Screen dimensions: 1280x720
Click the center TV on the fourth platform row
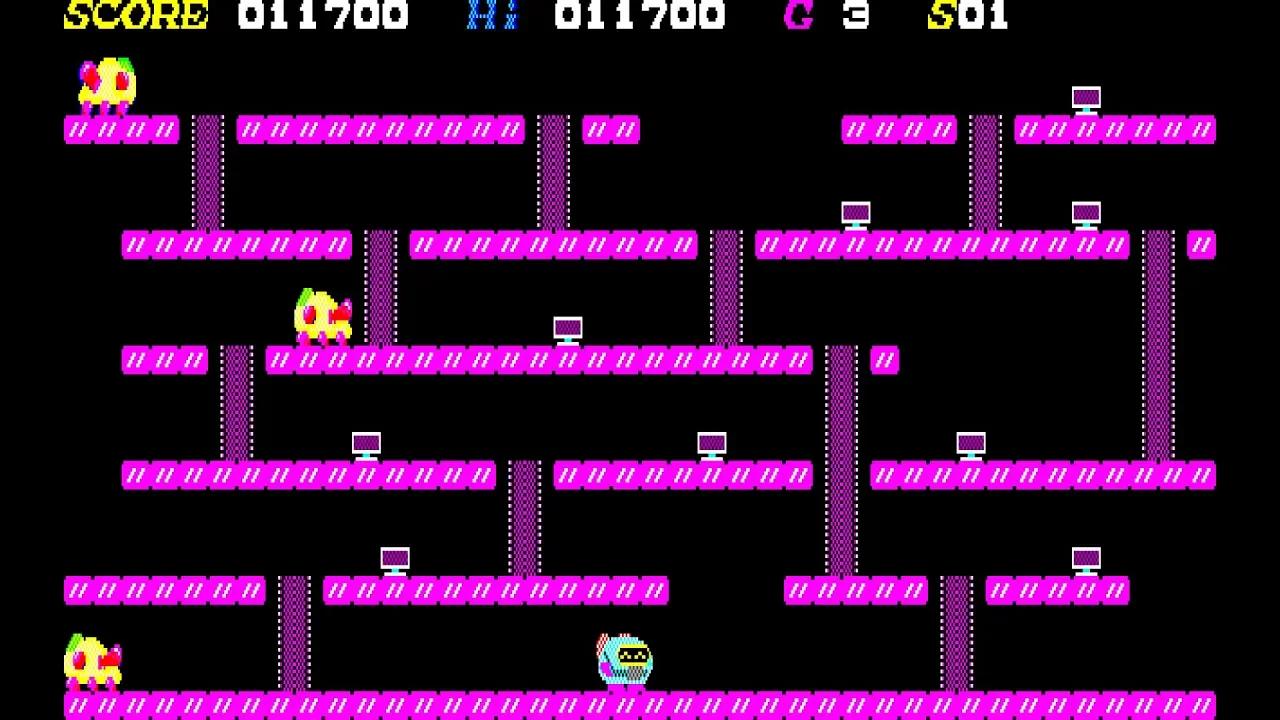[711, 442]
